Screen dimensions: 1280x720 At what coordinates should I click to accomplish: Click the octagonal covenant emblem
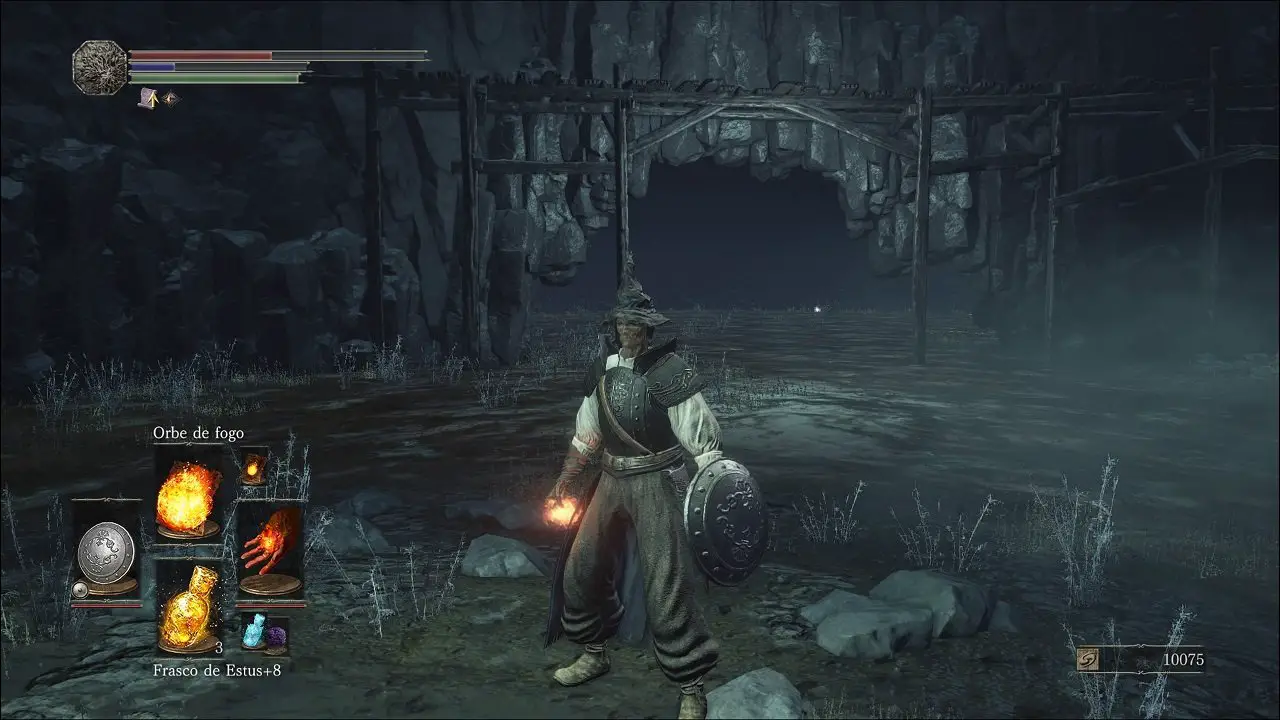tap(100, 67)
